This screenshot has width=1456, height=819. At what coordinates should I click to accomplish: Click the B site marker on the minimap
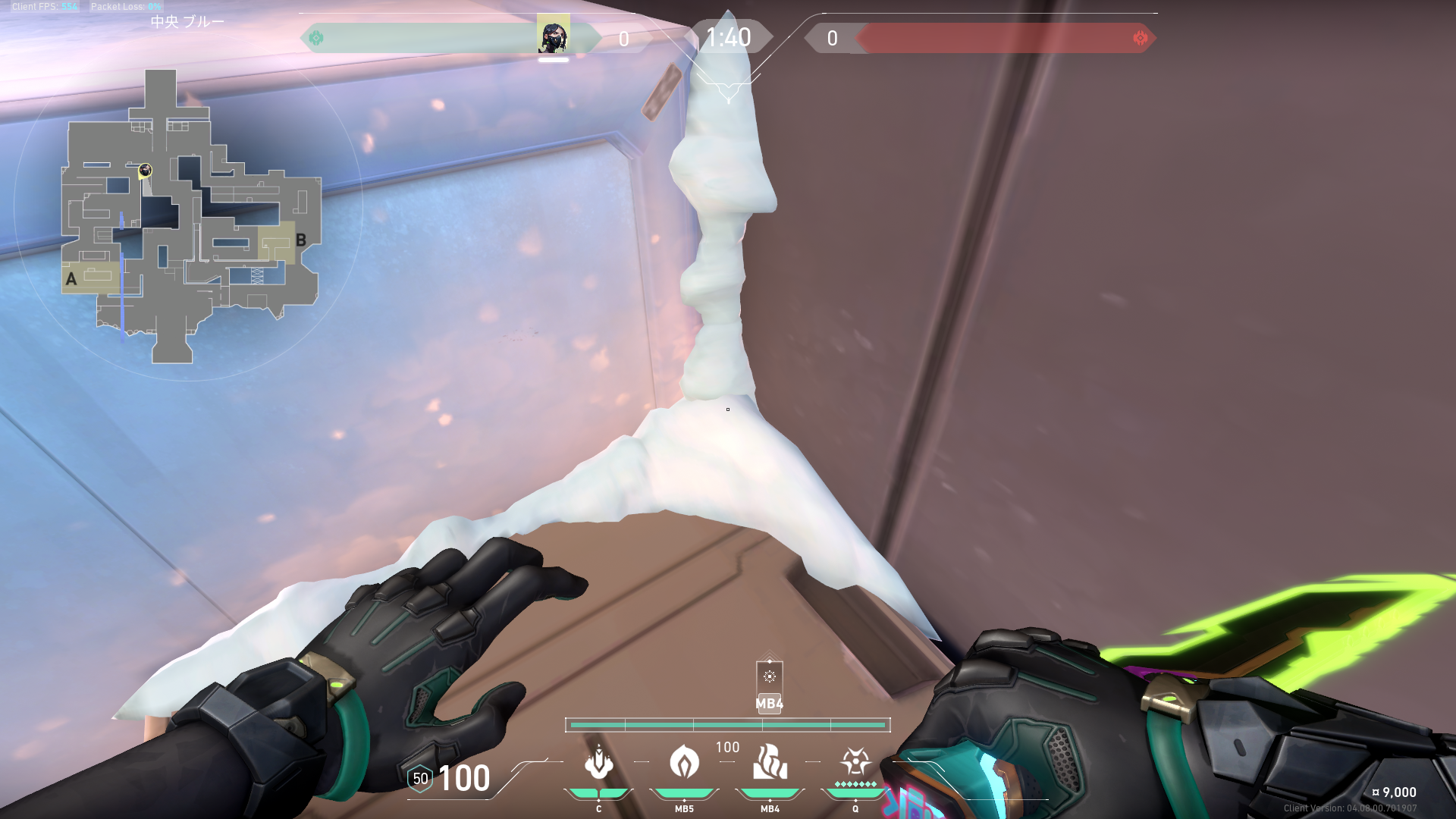[301, 240]
